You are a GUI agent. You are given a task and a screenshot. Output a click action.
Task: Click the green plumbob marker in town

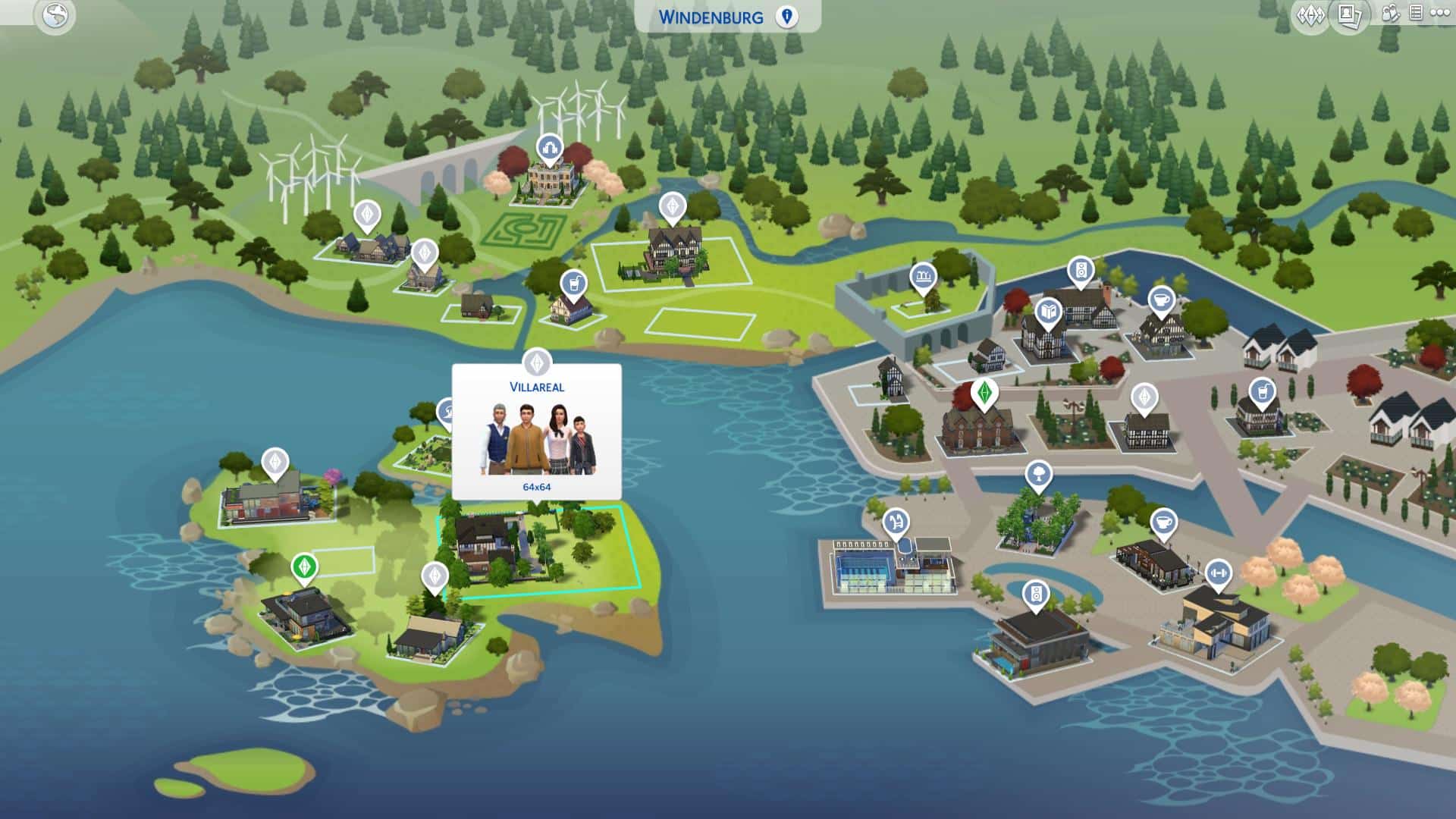984,393
